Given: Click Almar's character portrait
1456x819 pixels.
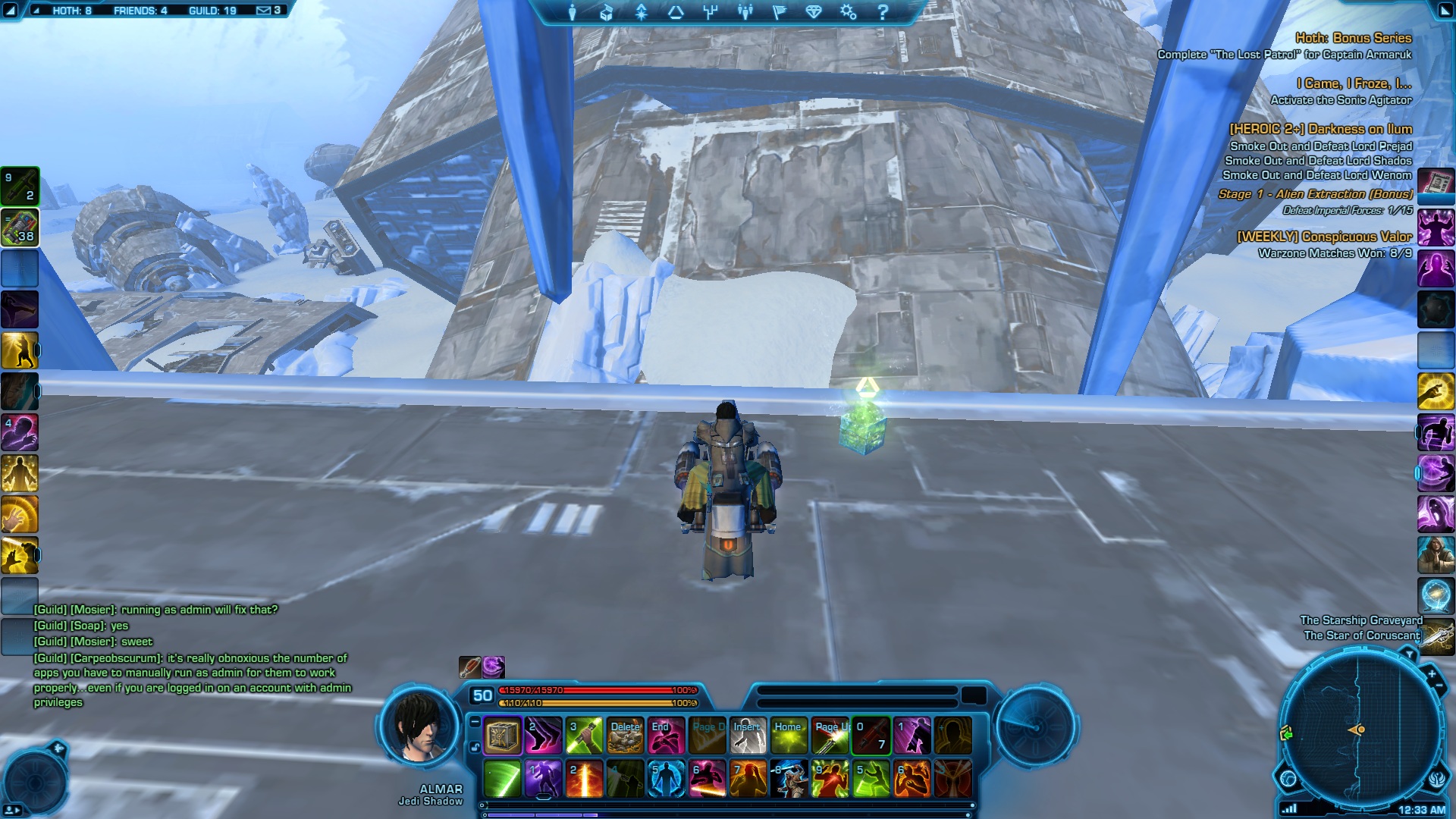Looking at the screenshot, I should tap(419, 726).
